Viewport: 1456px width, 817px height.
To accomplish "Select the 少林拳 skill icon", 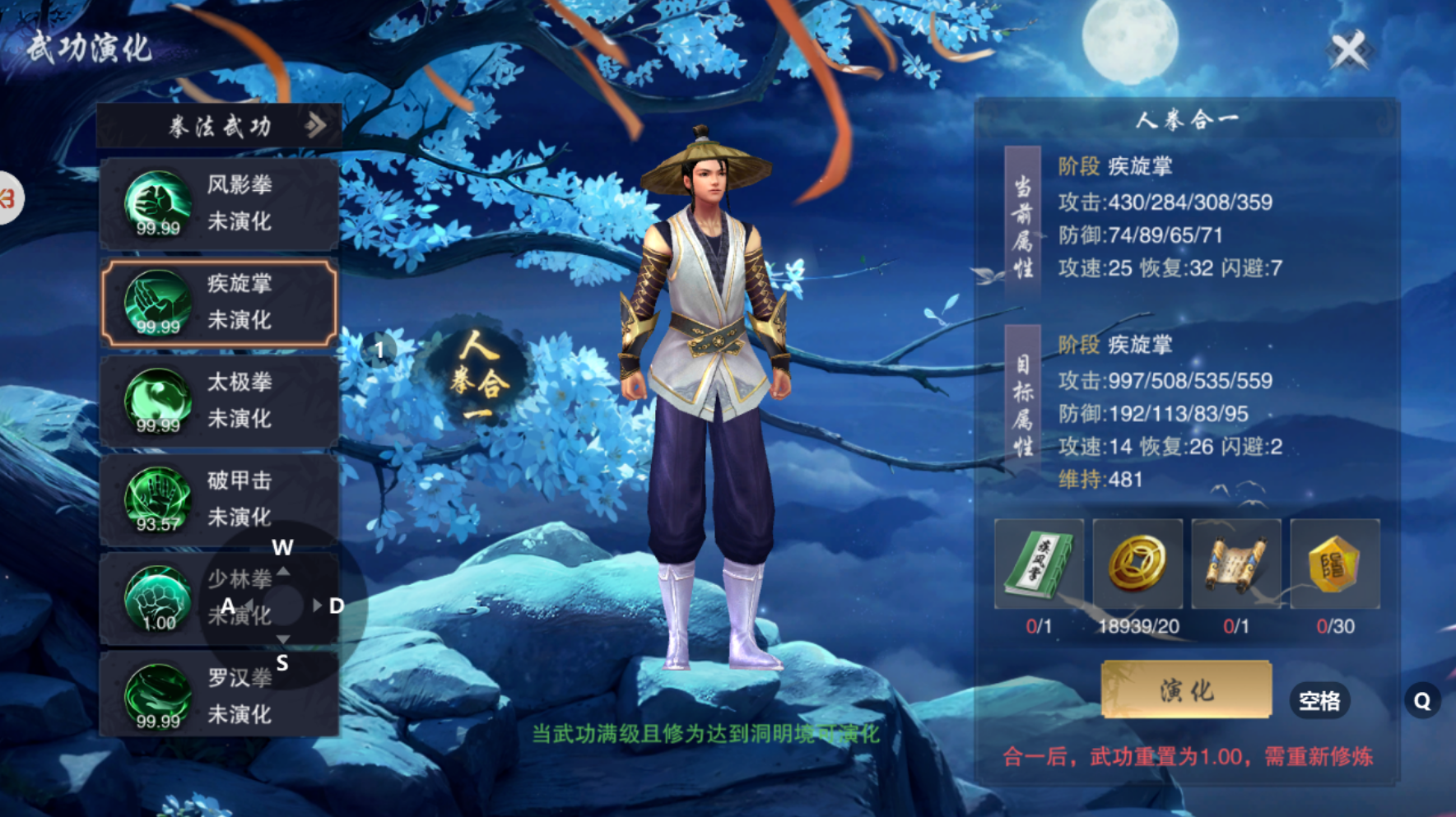I will tap(156, 599).
